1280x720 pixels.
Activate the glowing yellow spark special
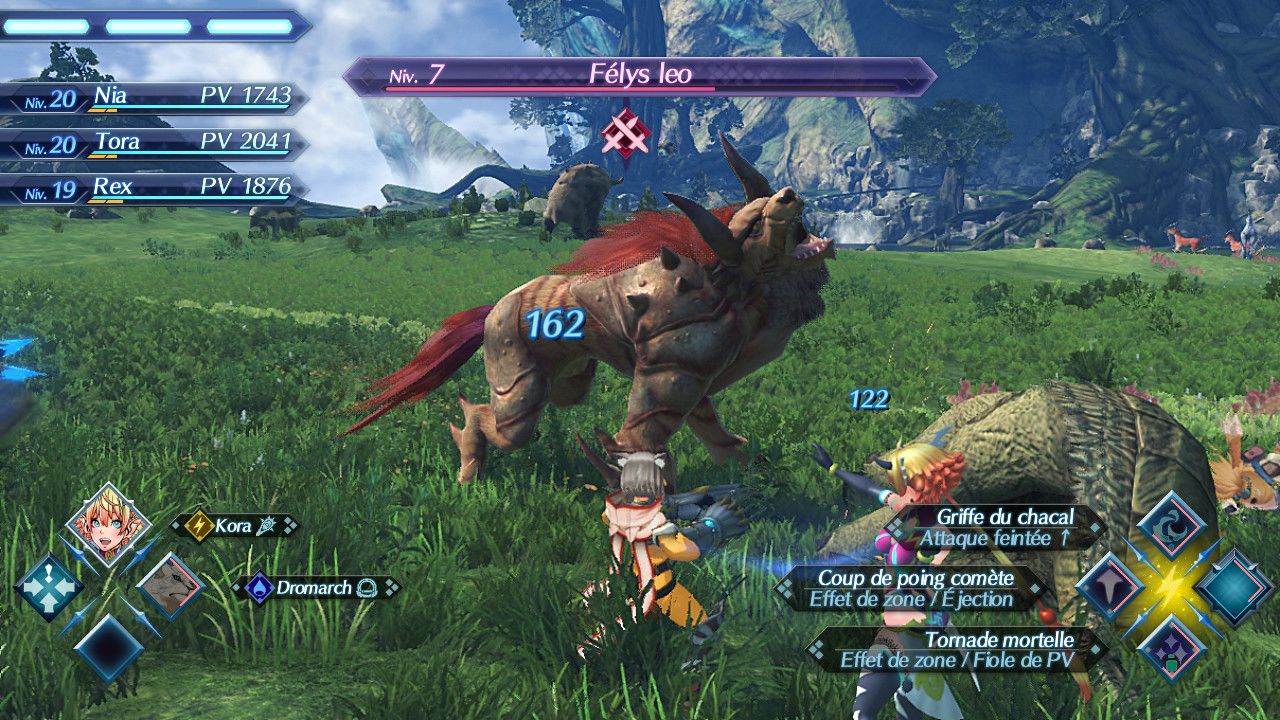[1171, 587]
